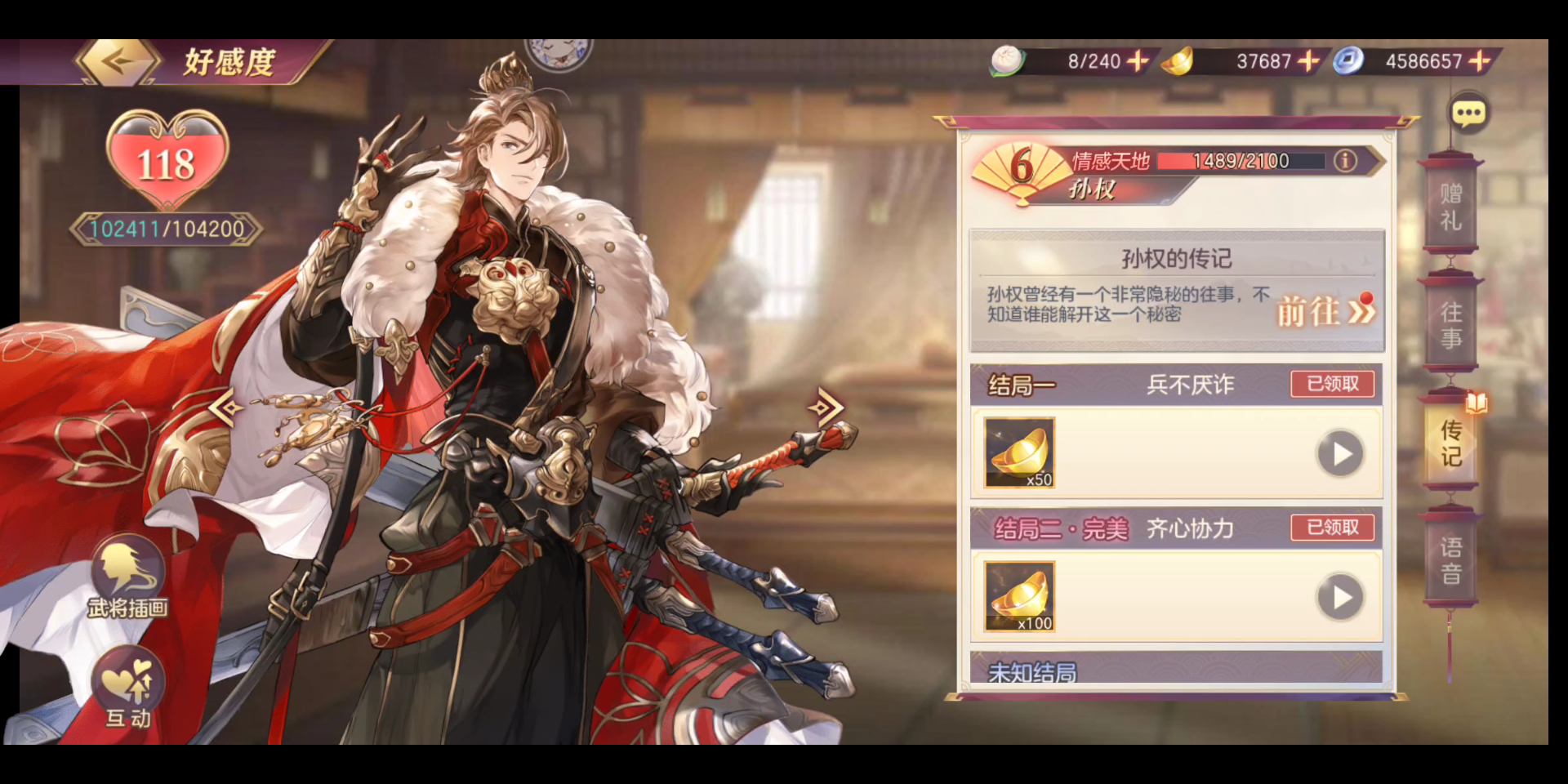Switch to next character with right arrow

pos(826,406)
